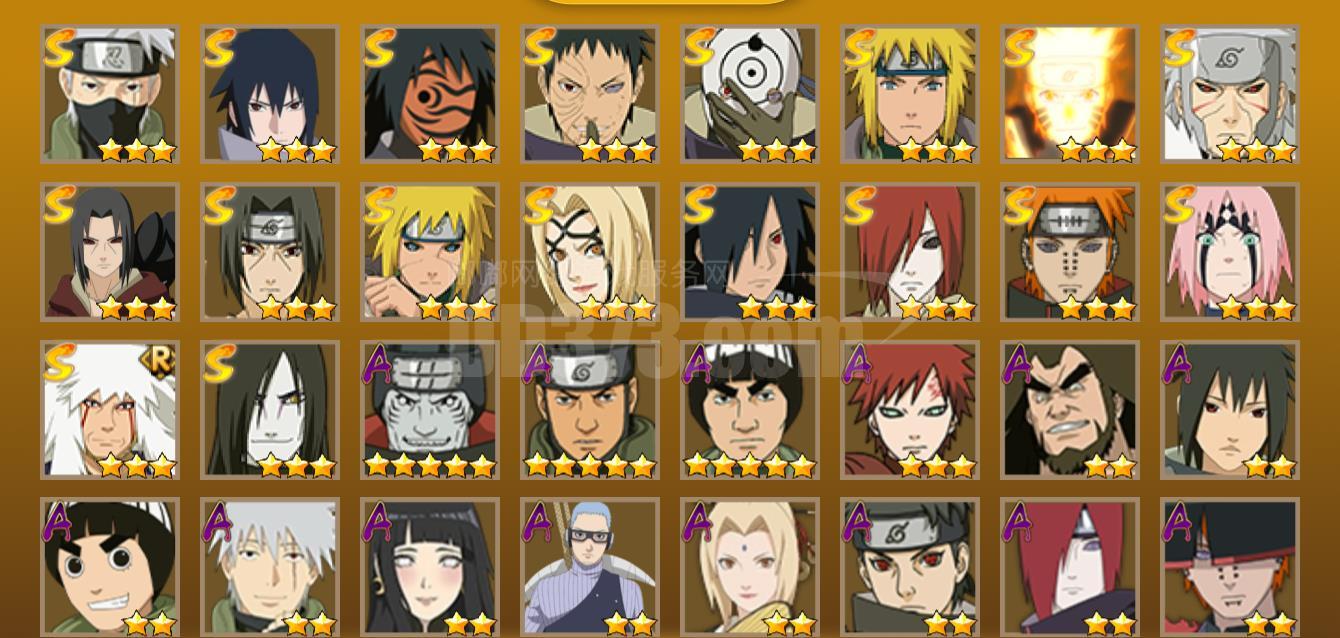Select the blue-haired ninja wearing glasses
The height and width of the screenshot is (638, 1340).
tap(589, 568)
